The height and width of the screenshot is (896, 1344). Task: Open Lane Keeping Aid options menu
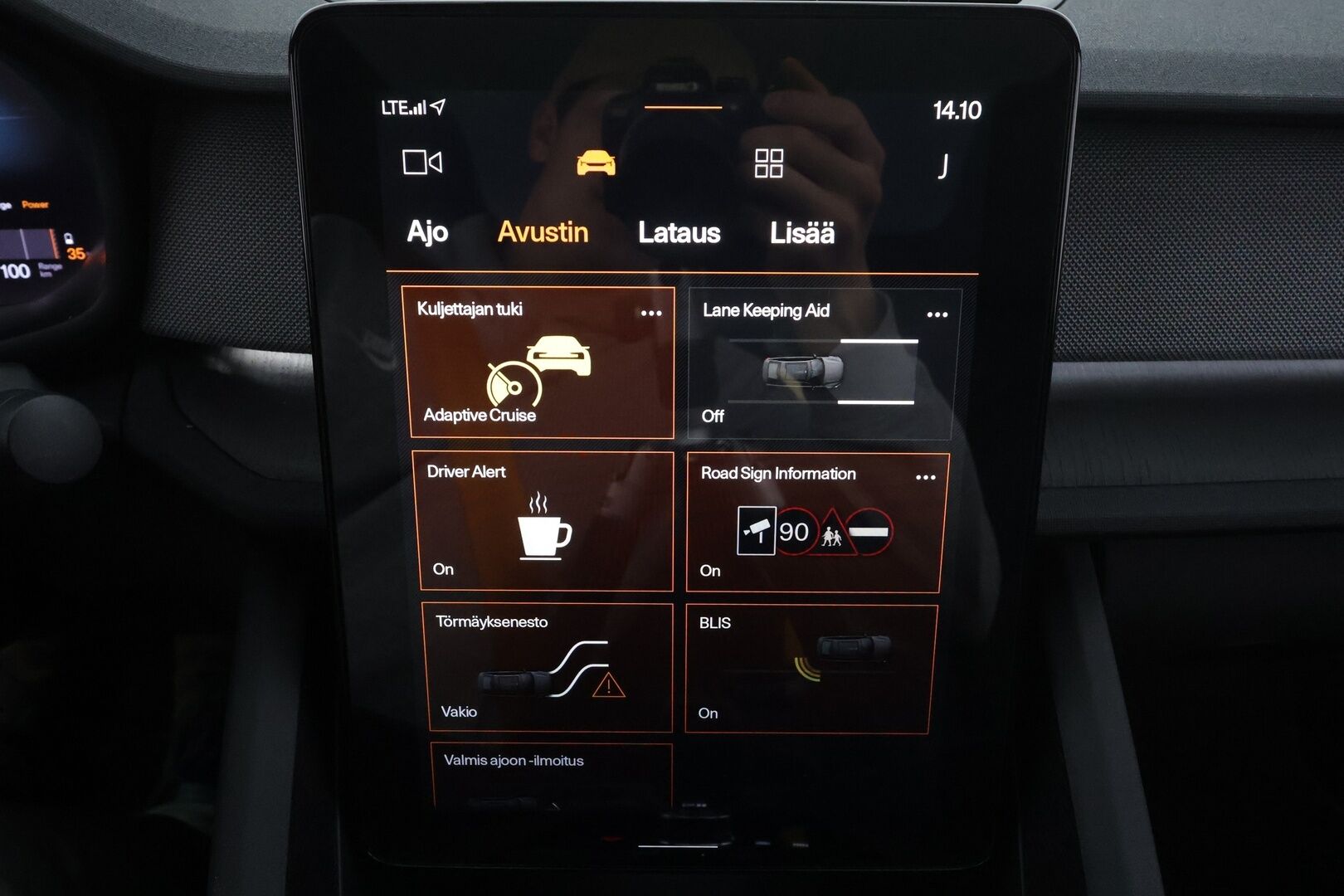pyautogui.click(x=936, y=313)
